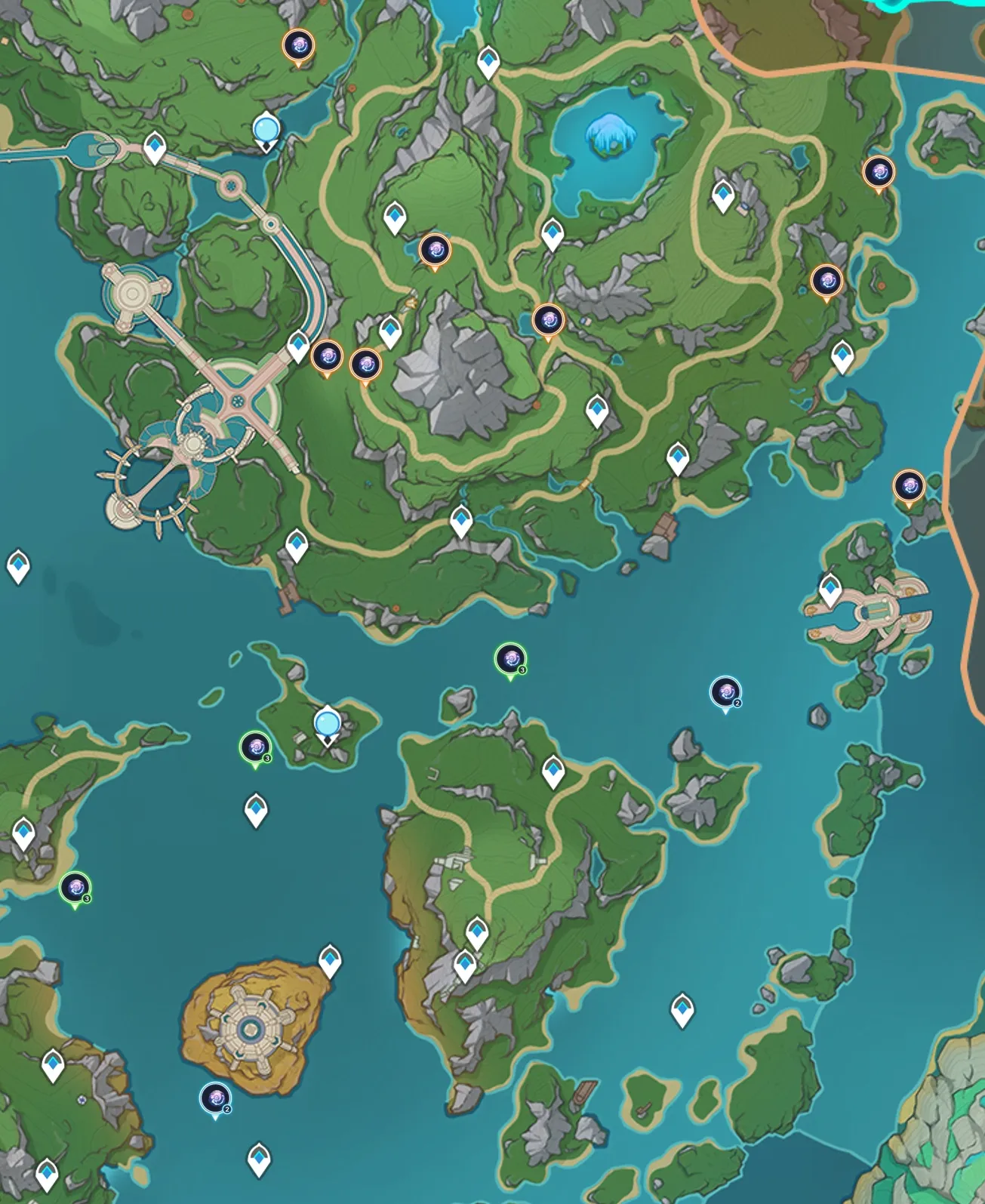Click the blue orb marker by the northern inlet

(265, 130)
